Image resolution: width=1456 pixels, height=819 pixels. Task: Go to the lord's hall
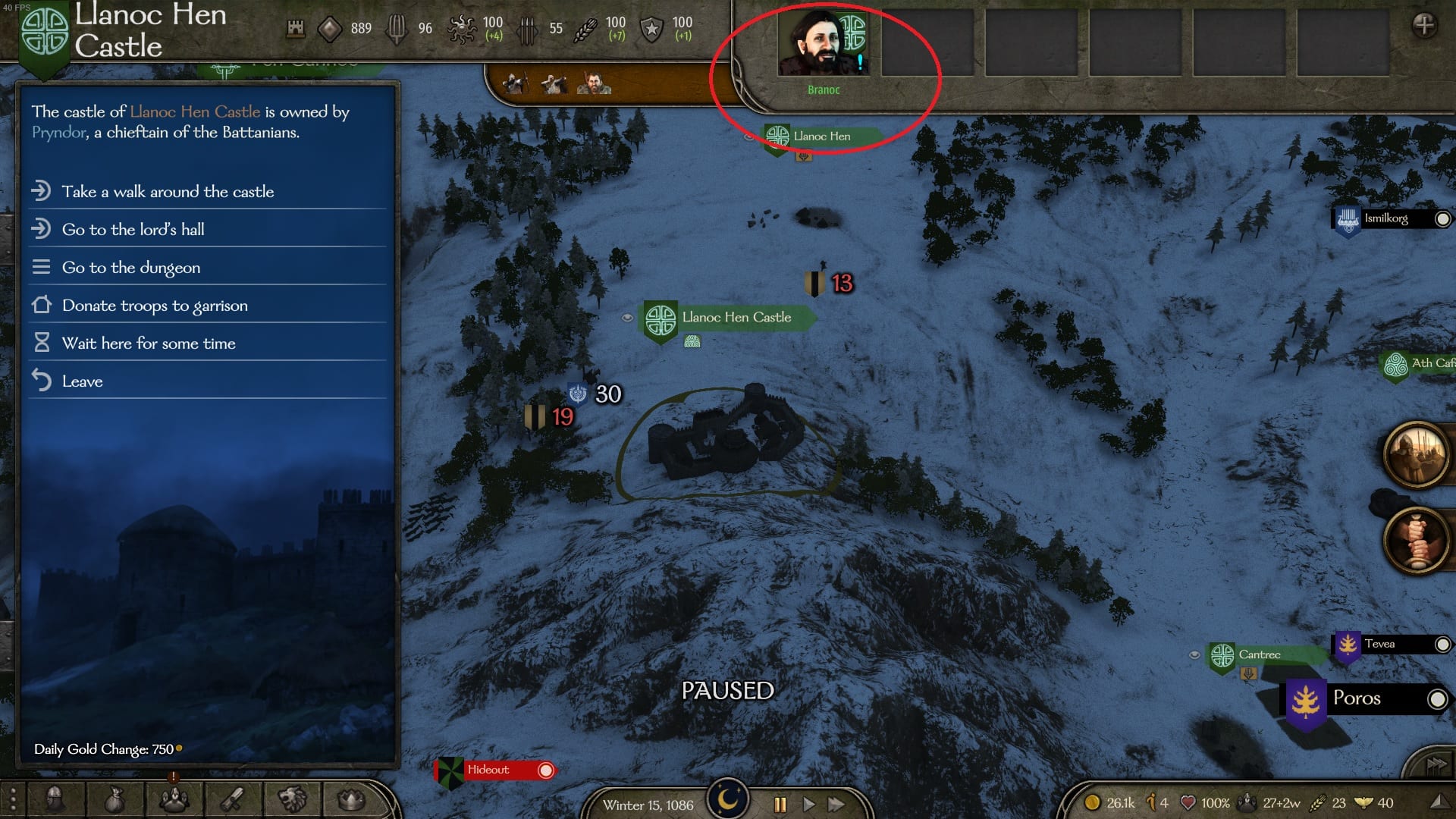tap(133, 230)
